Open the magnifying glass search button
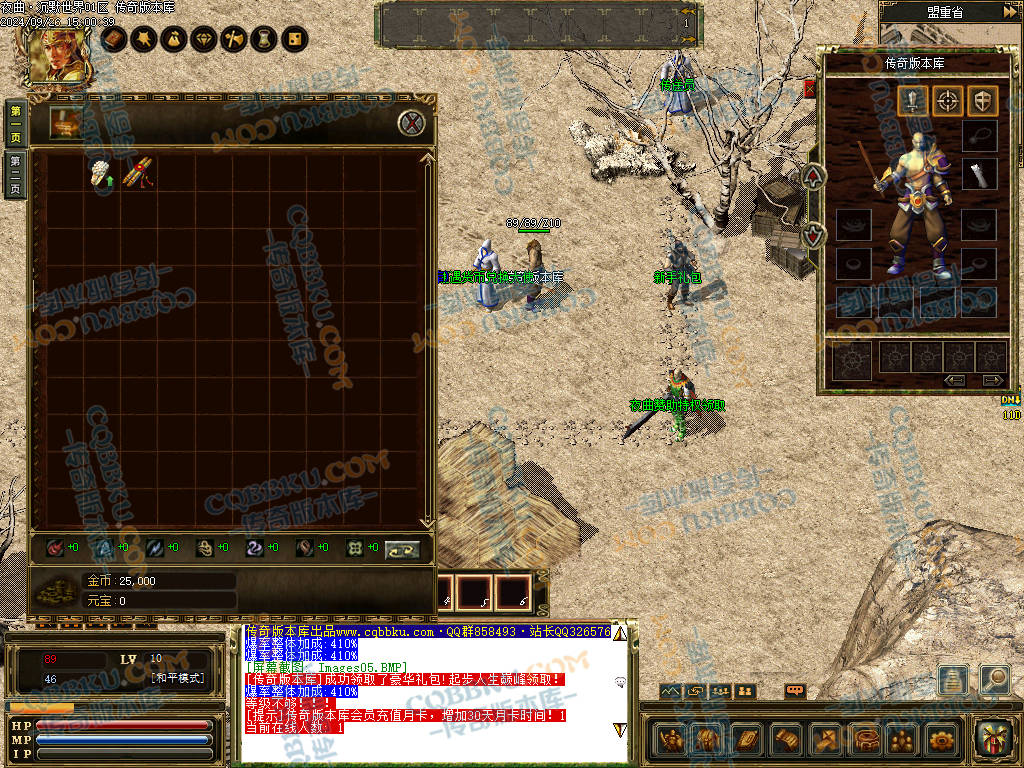 tap(994, 679)
